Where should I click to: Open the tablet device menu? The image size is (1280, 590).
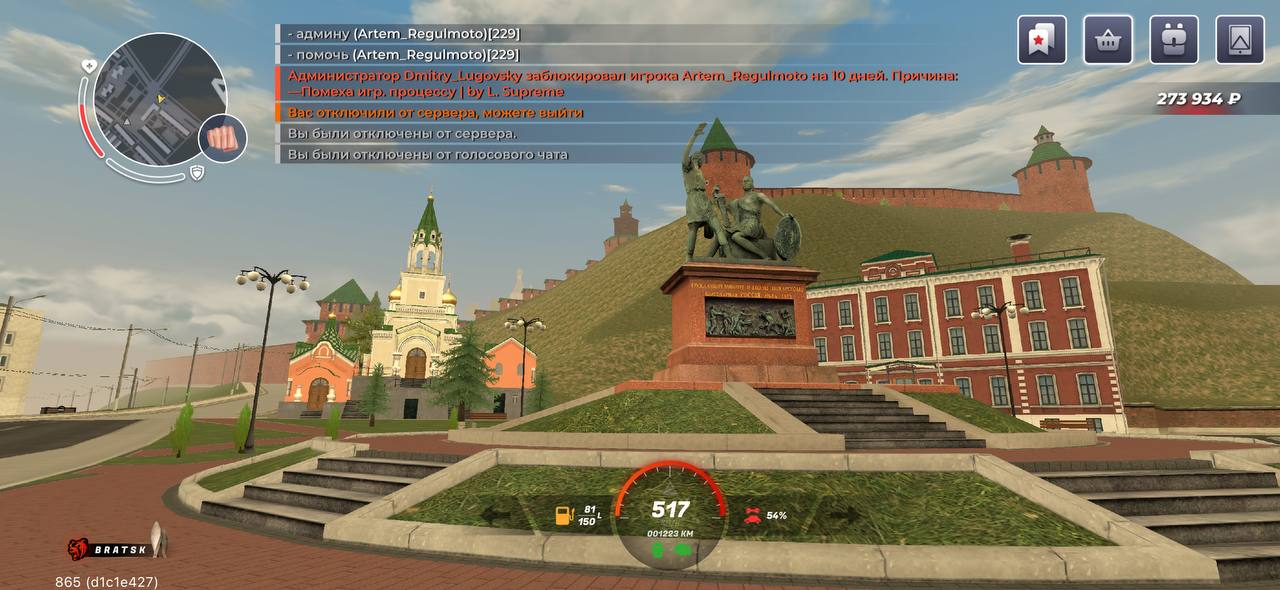(1240, 40)
